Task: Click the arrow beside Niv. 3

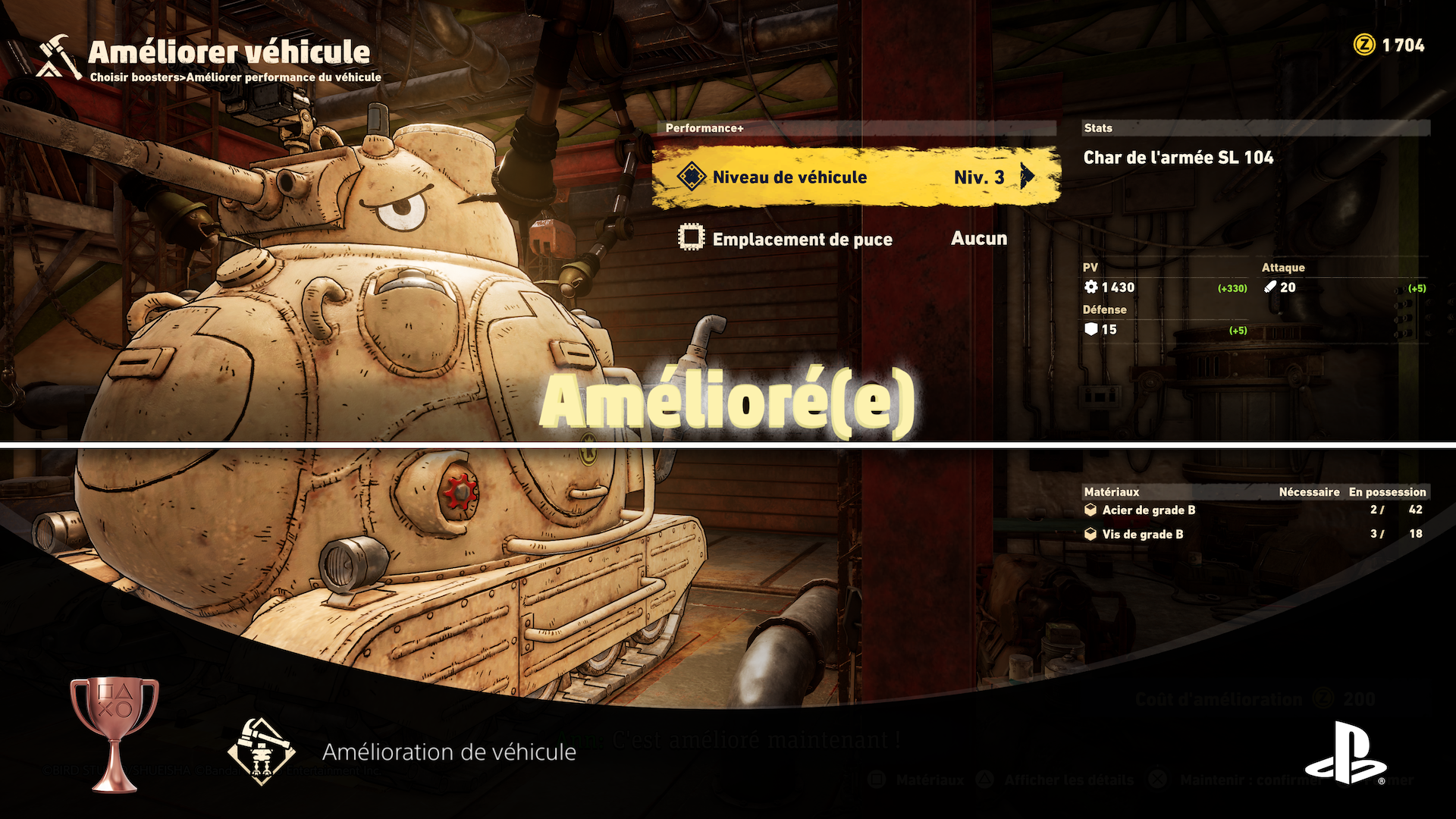Action: tap(1028, 177)
